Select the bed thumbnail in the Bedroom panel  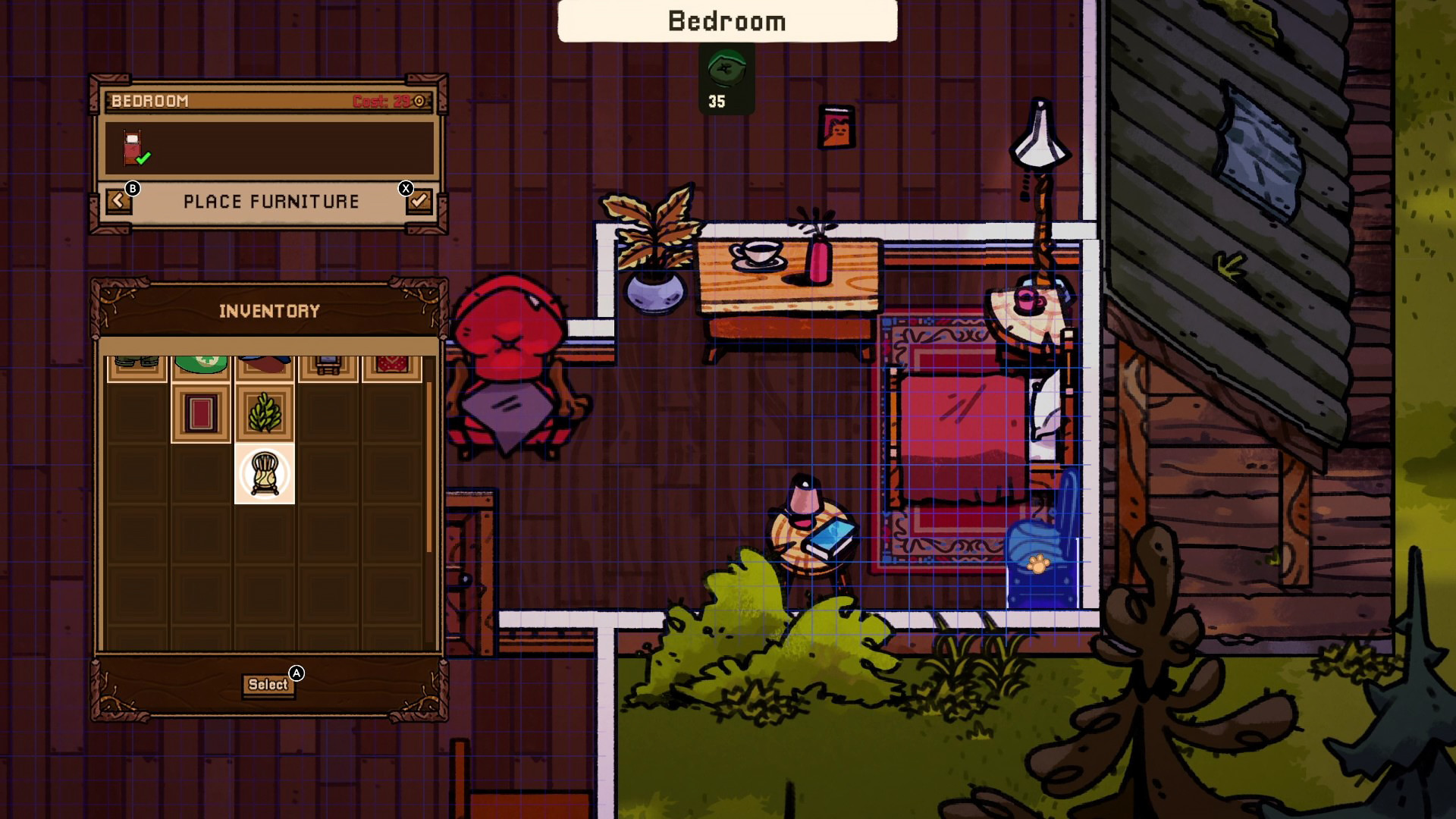133,149
